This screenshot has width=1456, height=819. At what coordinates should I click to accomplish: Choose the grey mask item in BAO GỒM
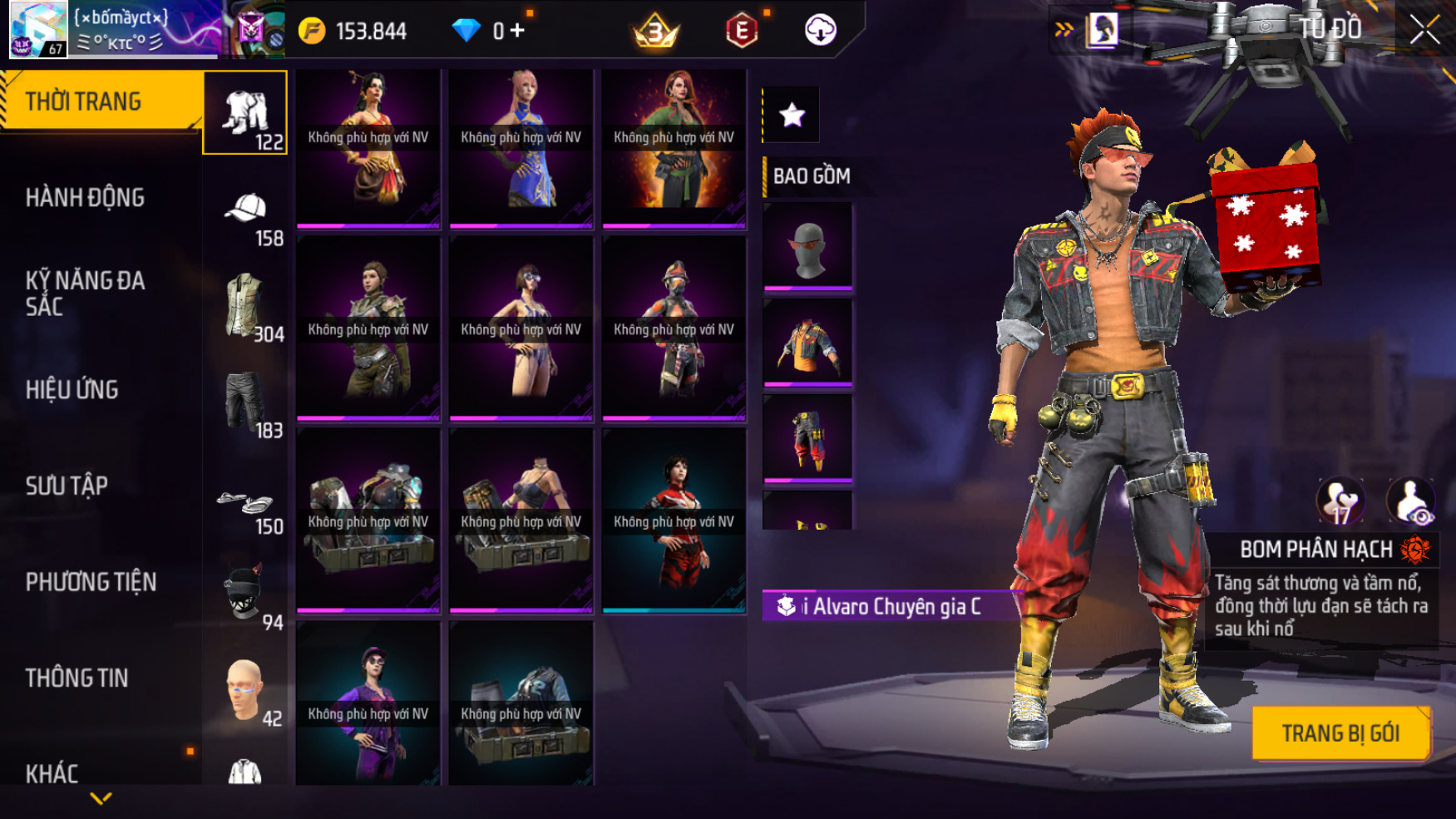pyautogui.click(x=807, y=247)
